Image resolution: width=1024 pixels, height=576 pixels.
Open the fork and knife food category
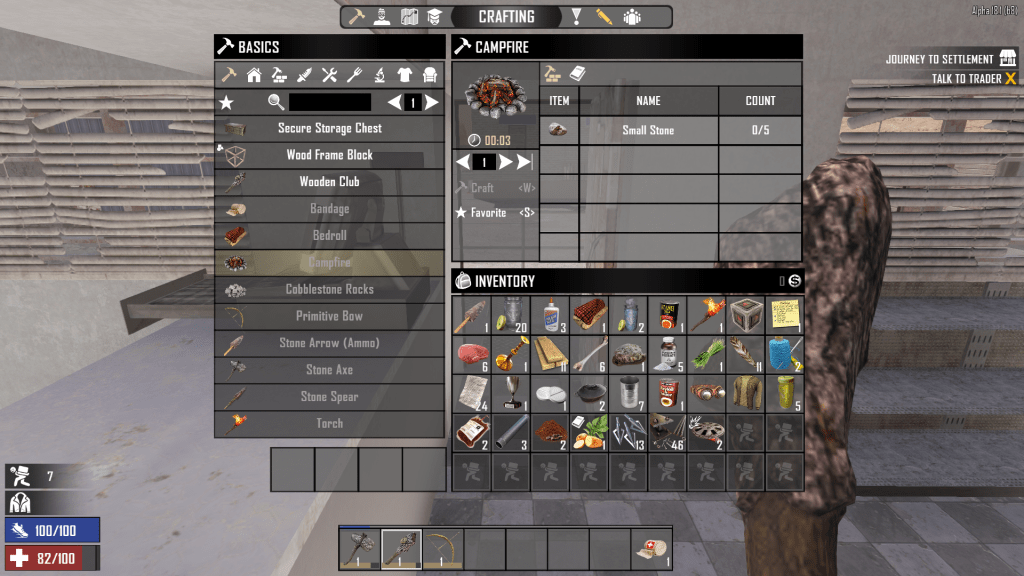pos(355,75)
